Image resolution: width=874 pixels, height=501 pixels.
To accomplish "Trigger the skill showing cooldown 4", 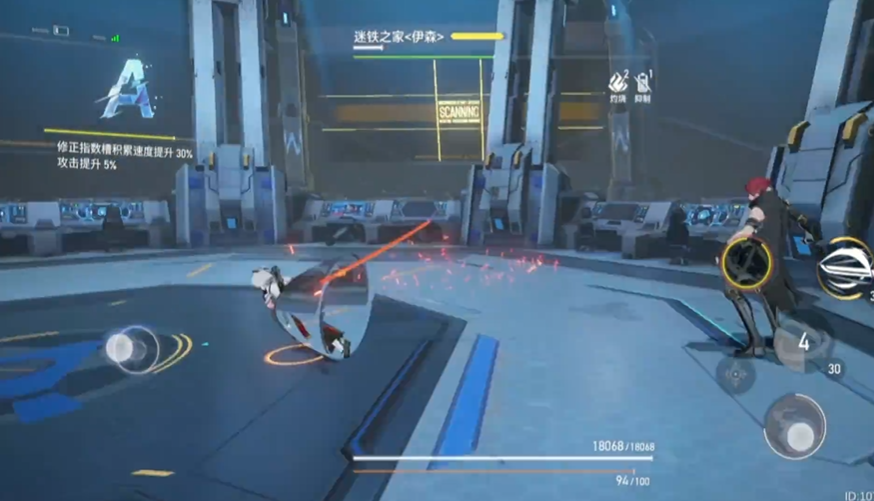I will tap(802, 342).
